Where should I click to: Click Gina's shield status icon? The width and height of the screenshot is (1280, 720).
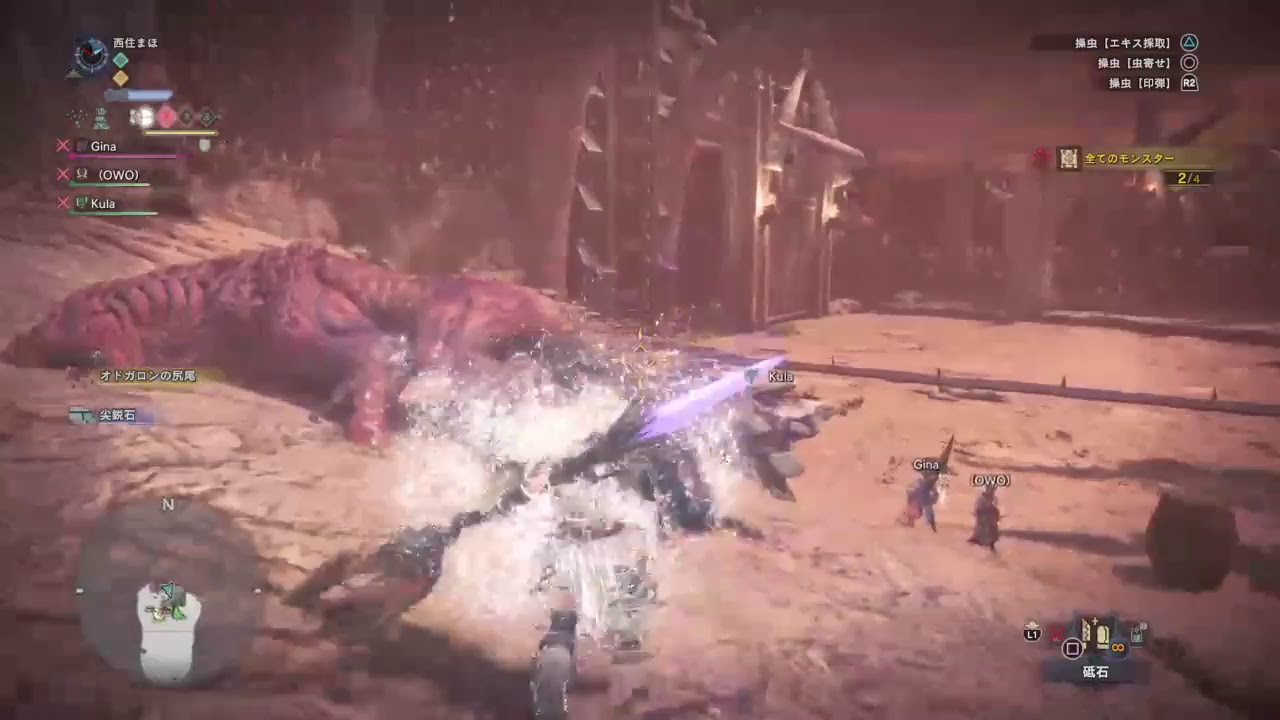tap(204, 146)
